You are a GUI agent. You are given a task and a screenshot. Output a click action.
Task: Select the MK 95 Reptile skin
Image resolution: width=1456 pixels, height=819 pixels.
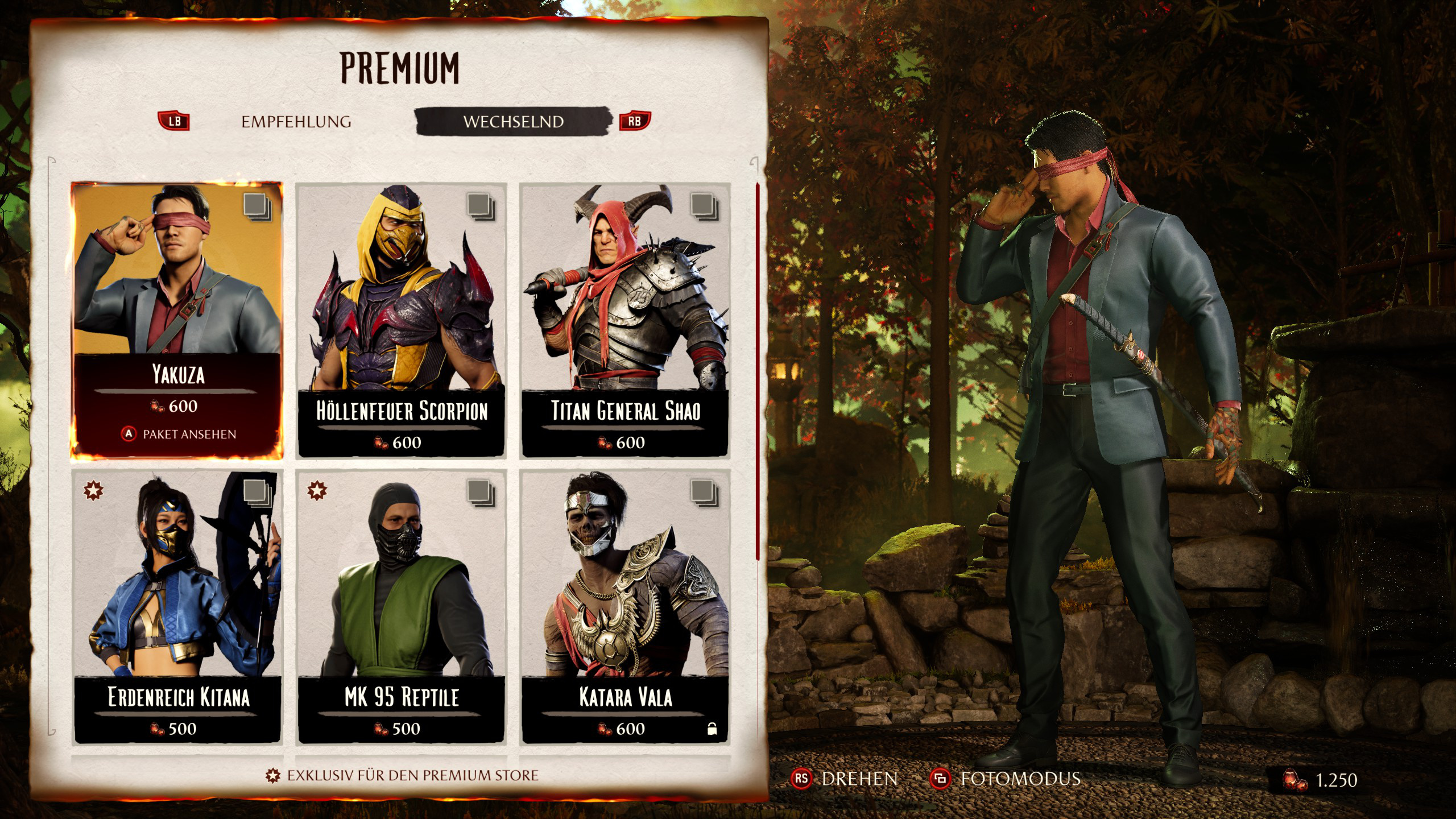[x=401, y=606]
